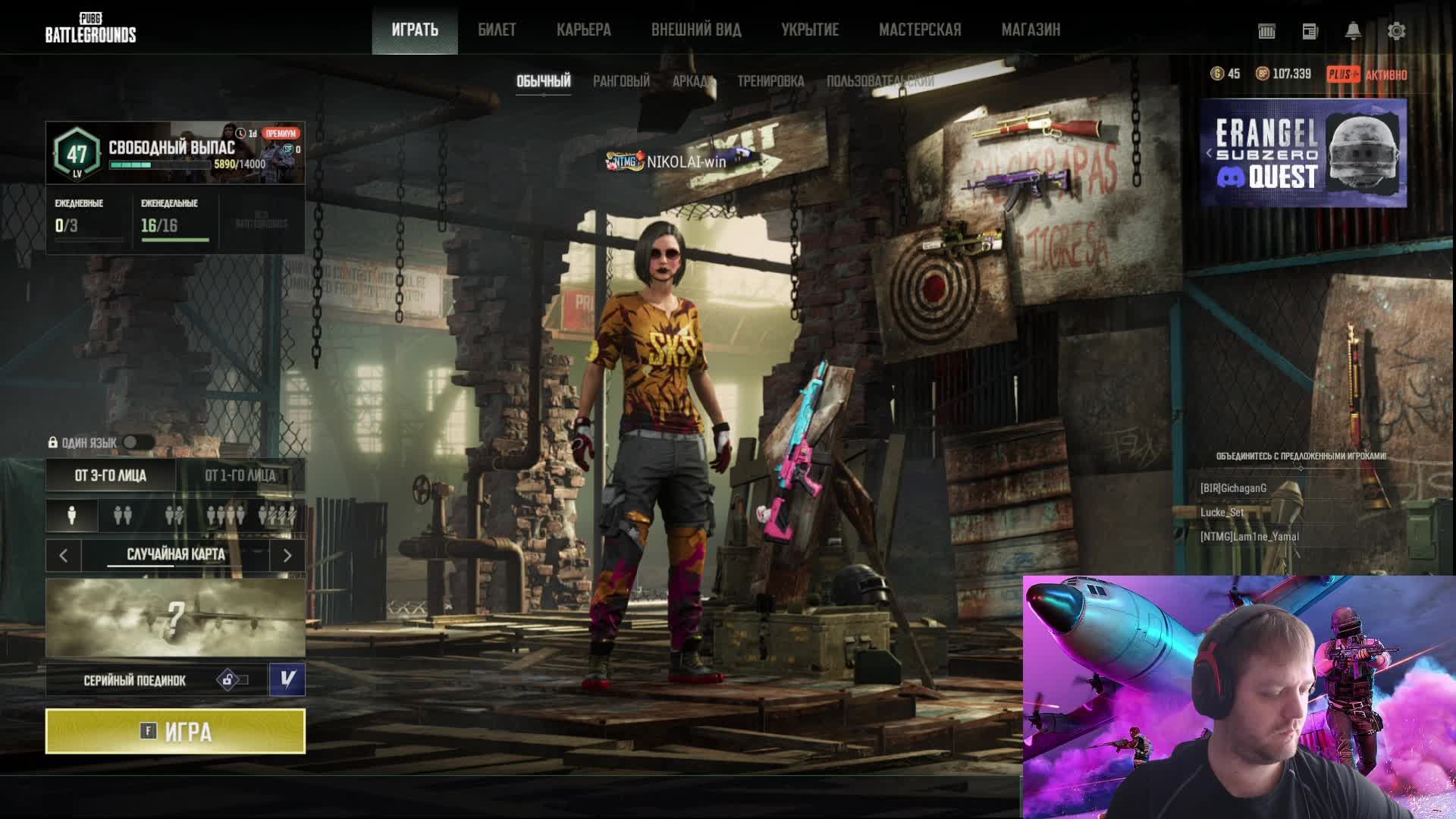1456x819 pixels.
Task: Invite suggested player Lucke_Set
Action: pos(1222,513)
